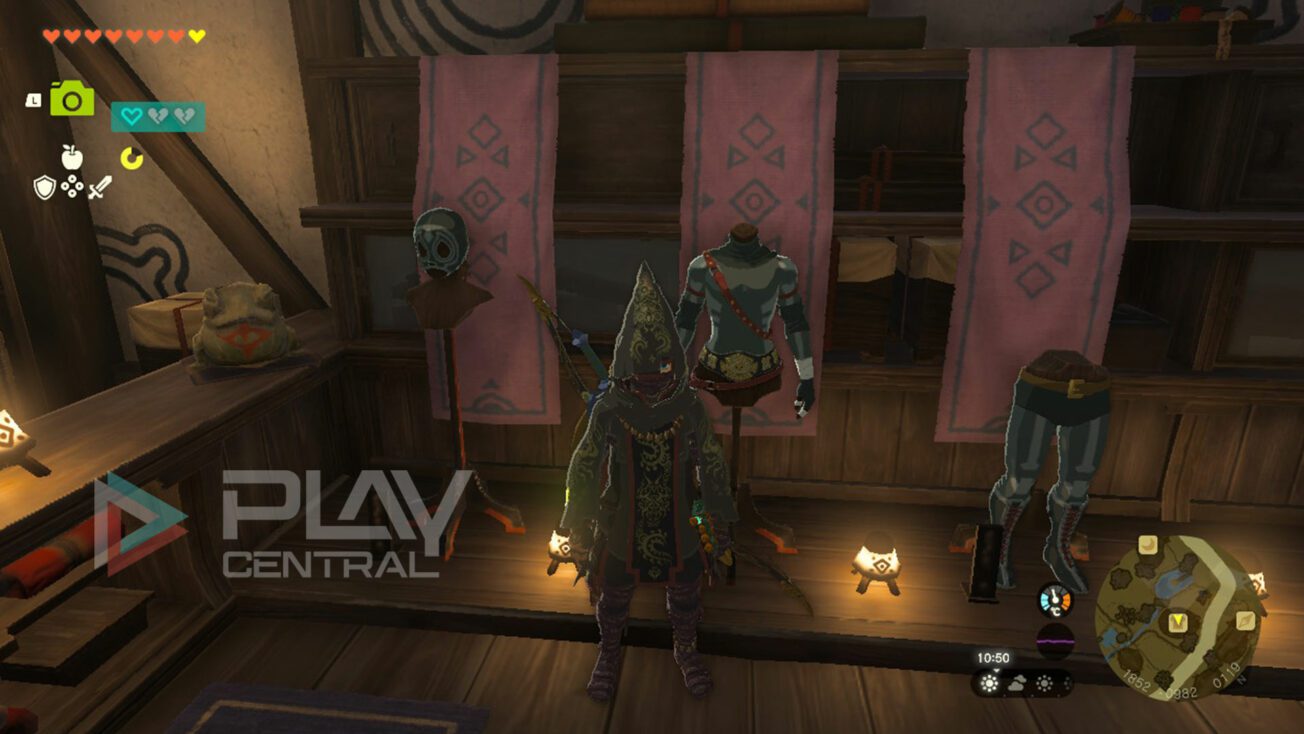This screenshot has width=1304, height=734.
Task: Open the four-dot materials indicator
Action: pyautogui.click(x=71, y=186)
